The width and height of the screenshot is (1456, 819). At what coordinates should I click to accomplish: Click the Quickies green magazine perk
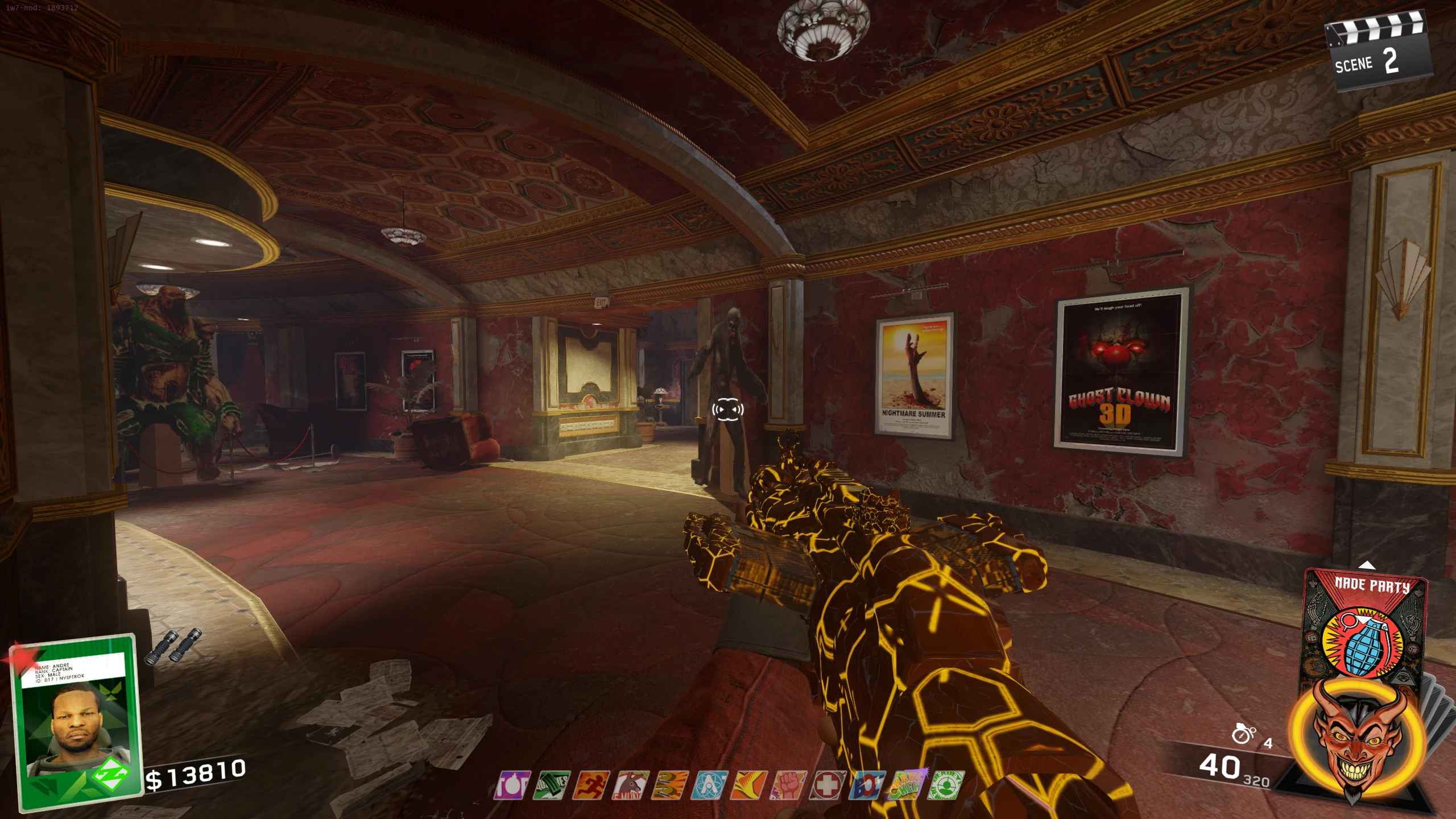coord(551,785)
